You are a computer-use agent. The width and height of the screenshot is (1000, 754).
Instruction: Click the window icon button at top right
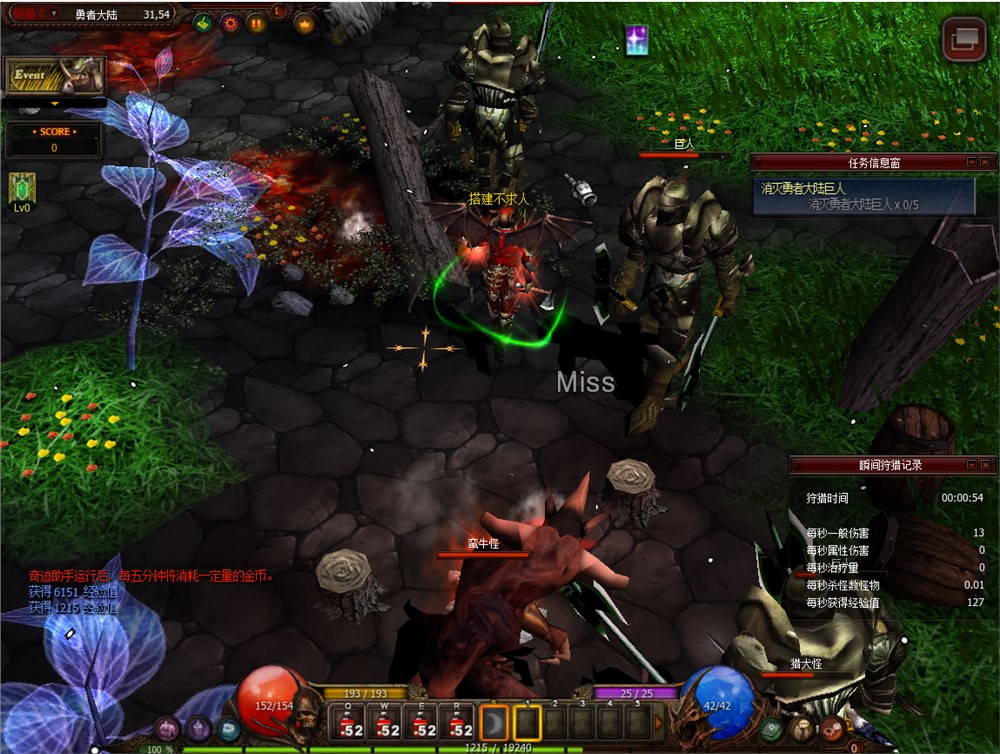pos(964,39)
